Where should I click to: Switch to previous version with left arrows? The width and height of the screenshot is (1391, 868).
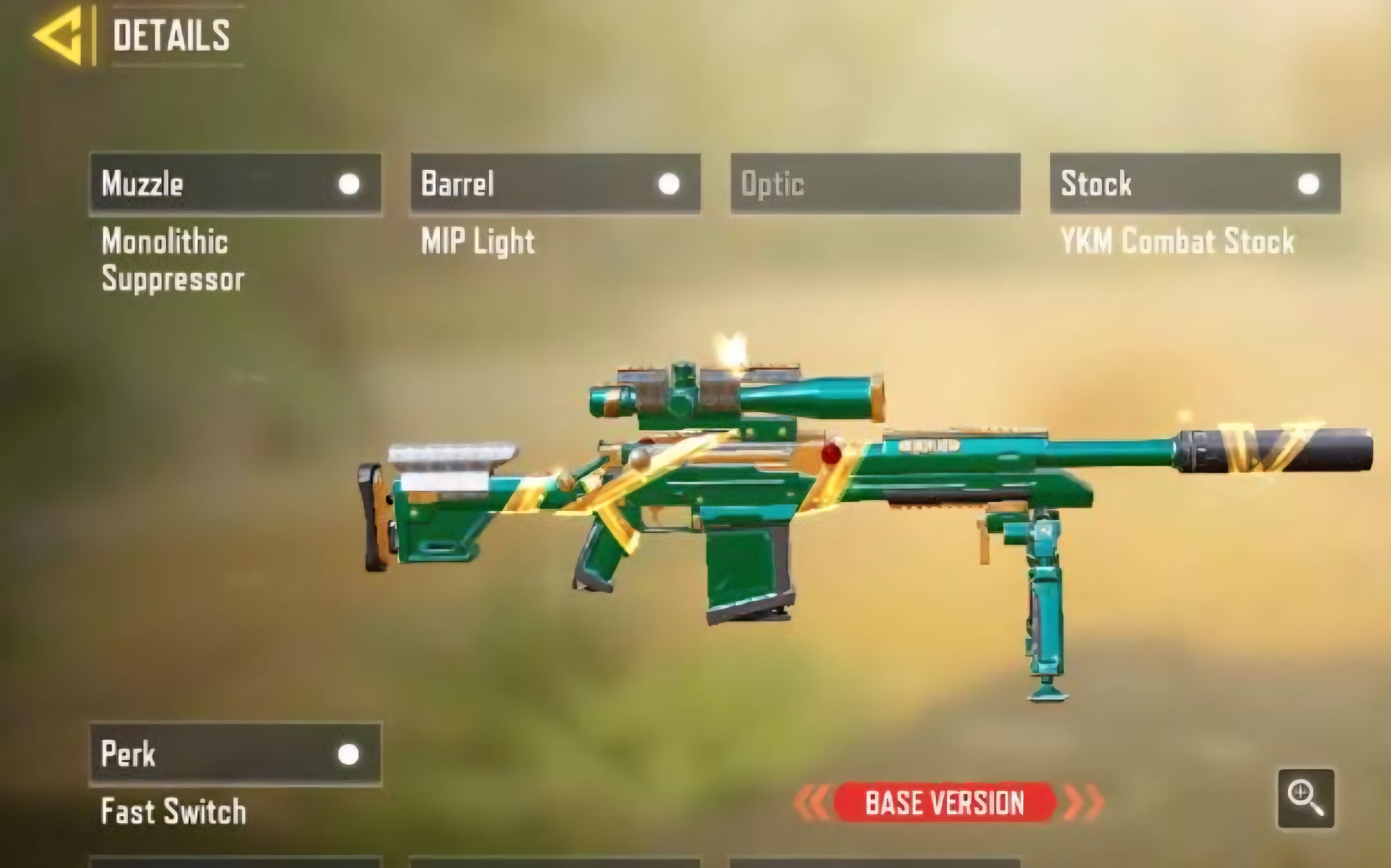point(812,803)
